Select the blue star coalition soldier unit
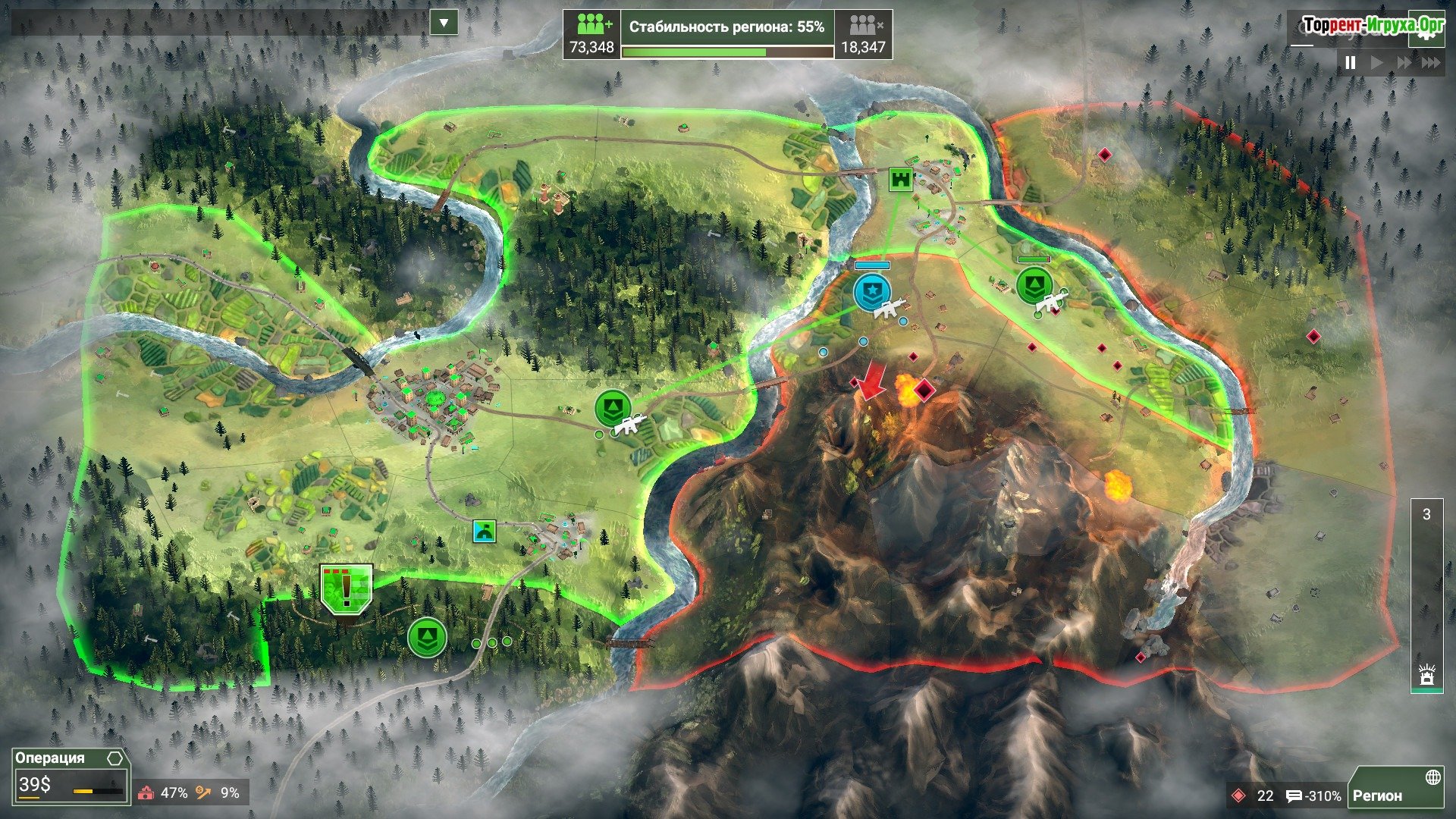Viewport: 1456px width, 819px height. click(x=872, y=293)
